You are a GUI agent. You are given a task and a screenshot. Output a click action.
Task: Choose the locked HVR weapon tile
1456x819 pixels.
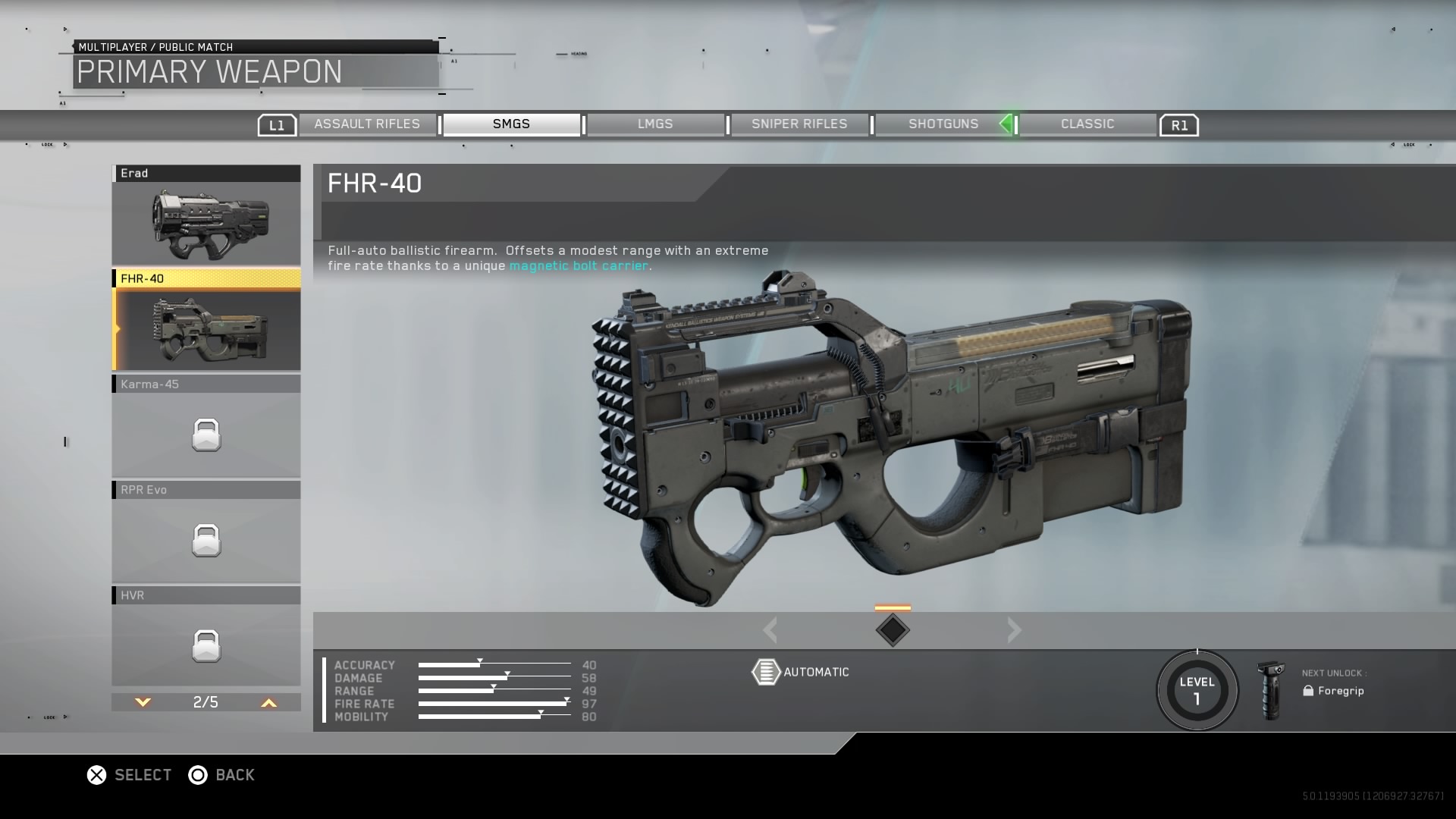206,637
